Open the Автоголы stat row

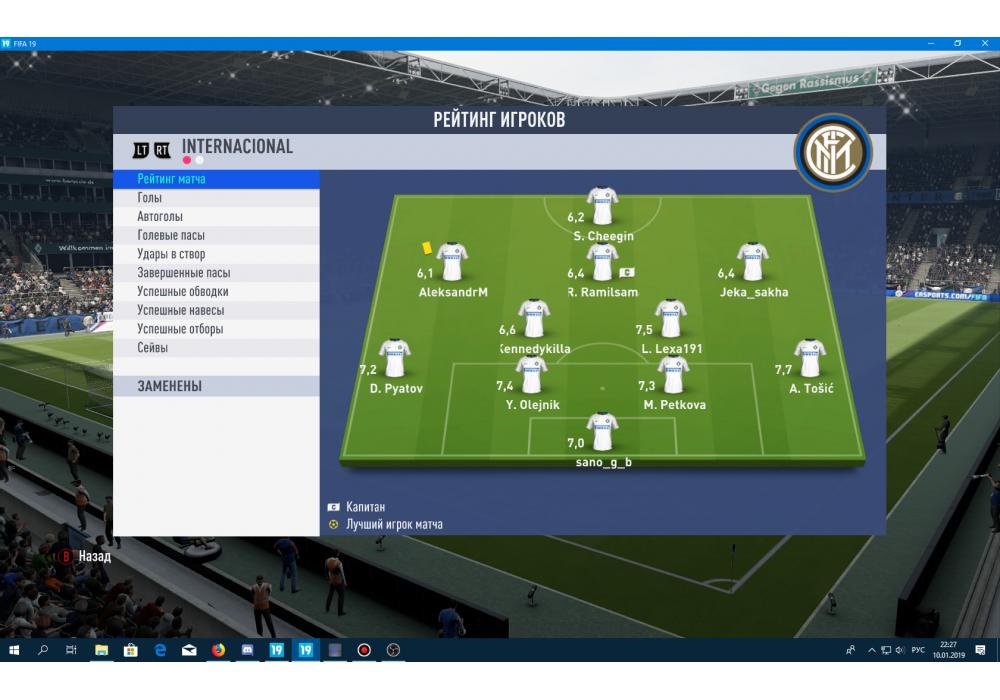coord(160,217)
